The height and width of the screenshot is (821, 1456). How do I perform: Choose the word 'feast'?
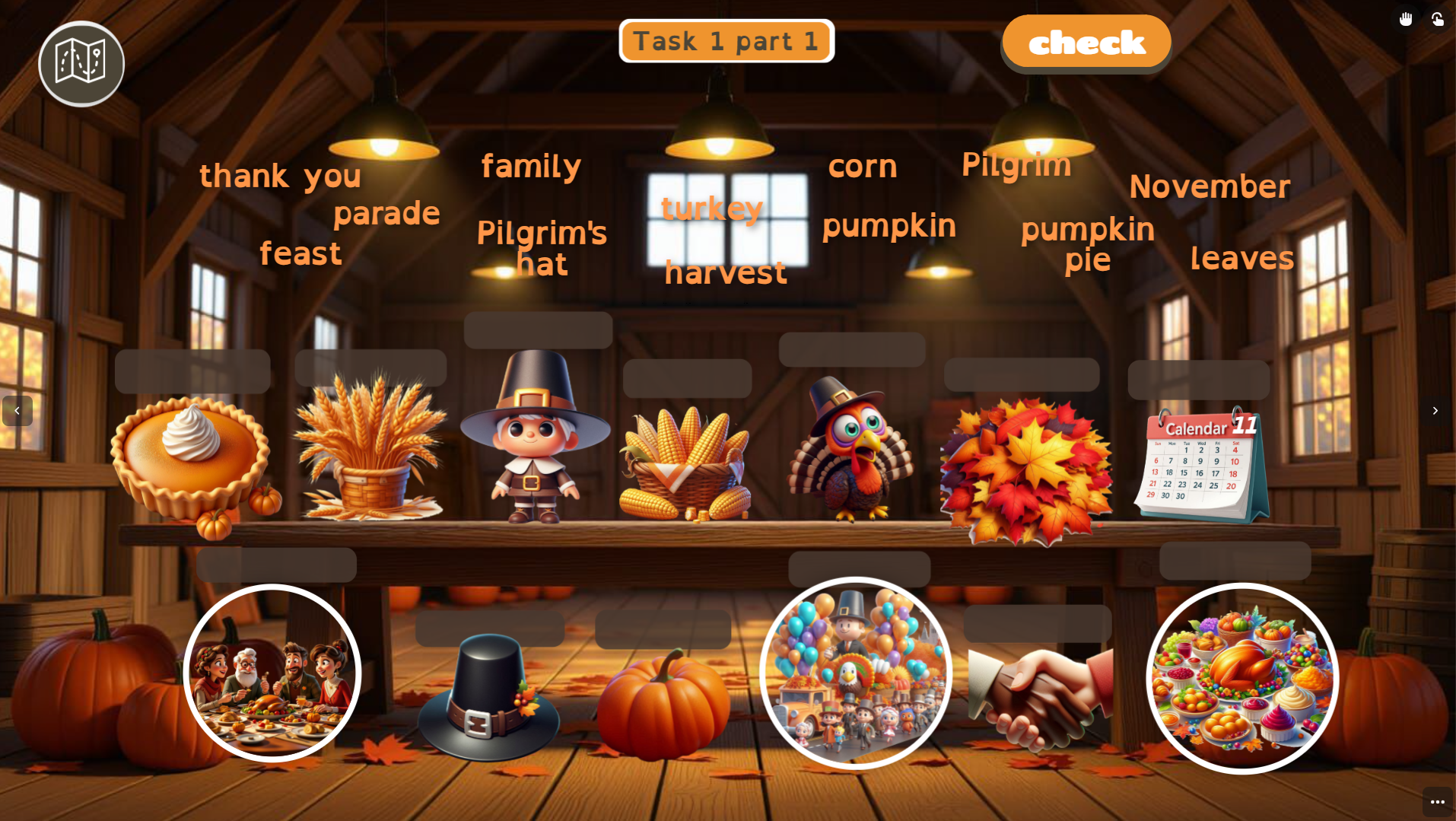point(300,254)
